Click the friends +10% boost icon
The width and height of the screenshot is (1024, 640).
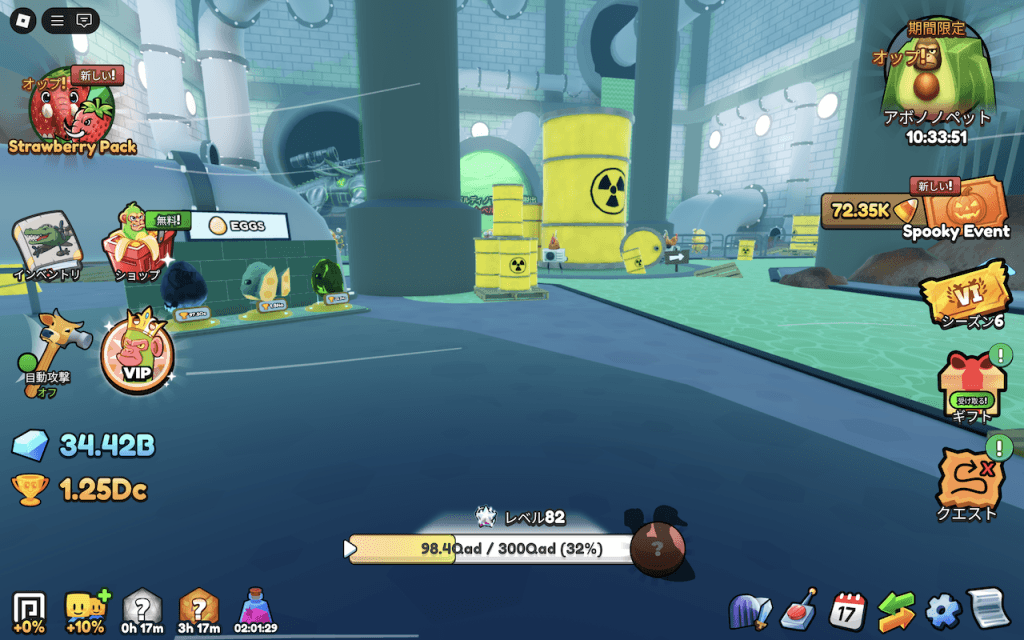pos(84,609)
